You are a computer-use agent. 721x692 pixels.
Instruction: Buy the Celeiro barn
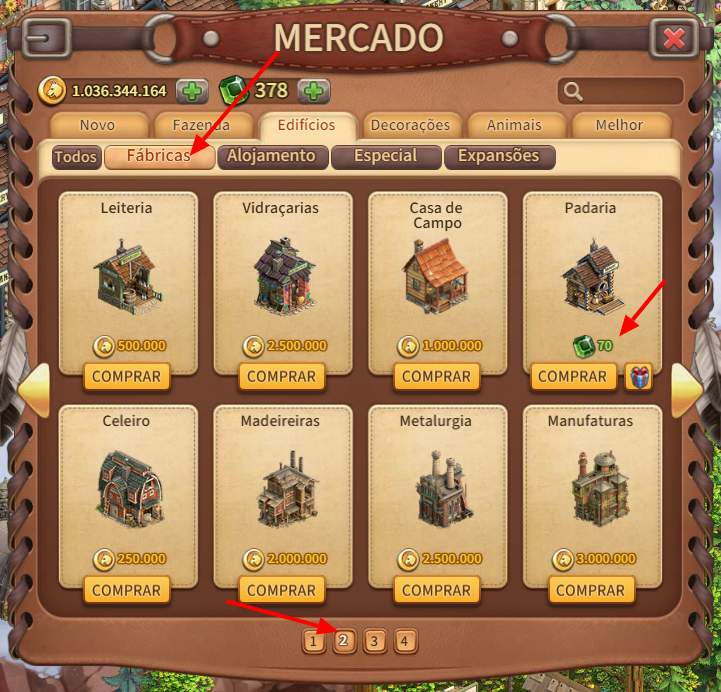point(127,590)
